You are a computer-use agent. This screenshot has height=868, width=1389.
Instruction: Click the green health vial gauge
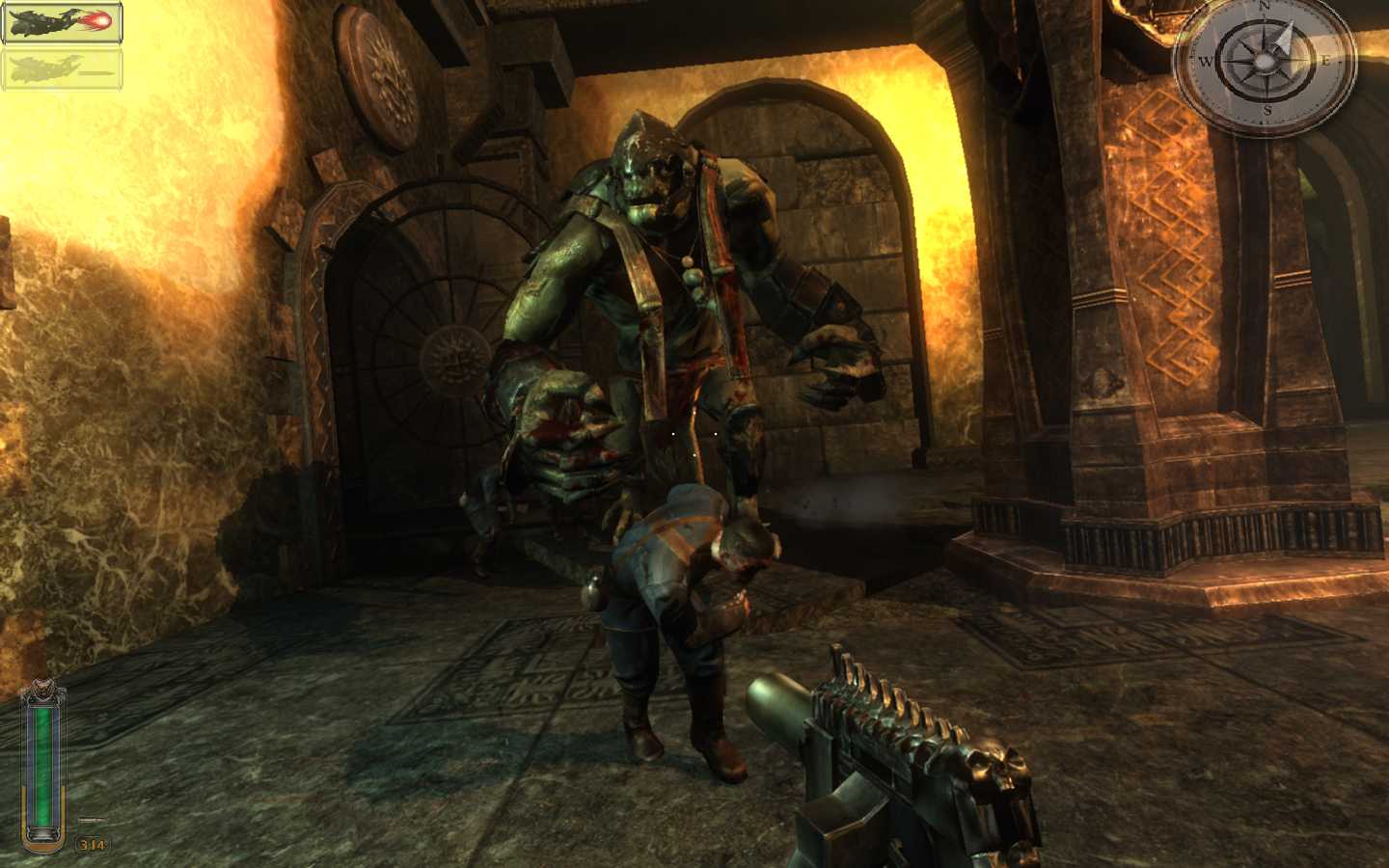(45, 762)
